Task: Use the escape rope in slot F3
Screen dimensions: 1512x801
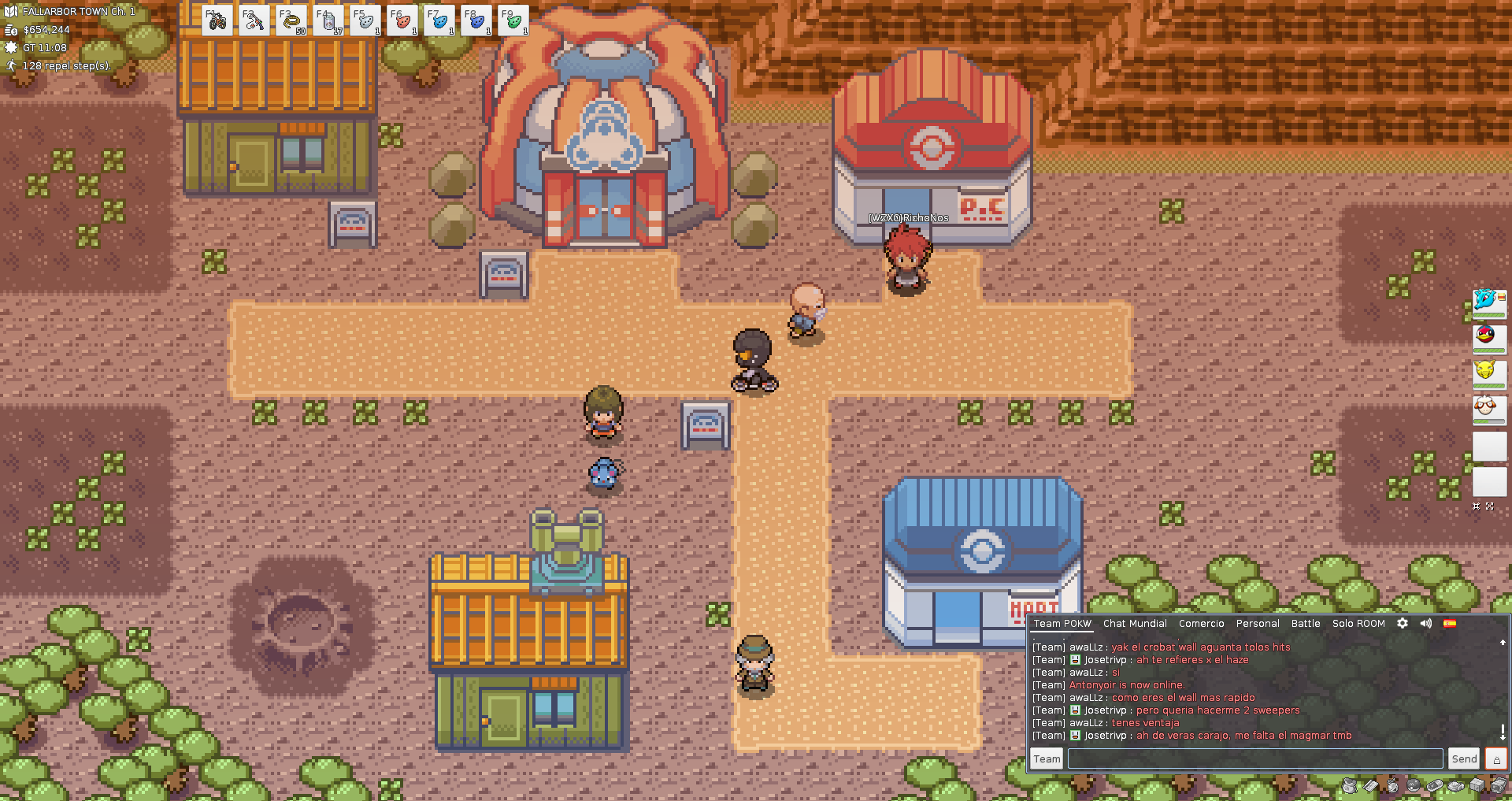Action: coord(291,21)
